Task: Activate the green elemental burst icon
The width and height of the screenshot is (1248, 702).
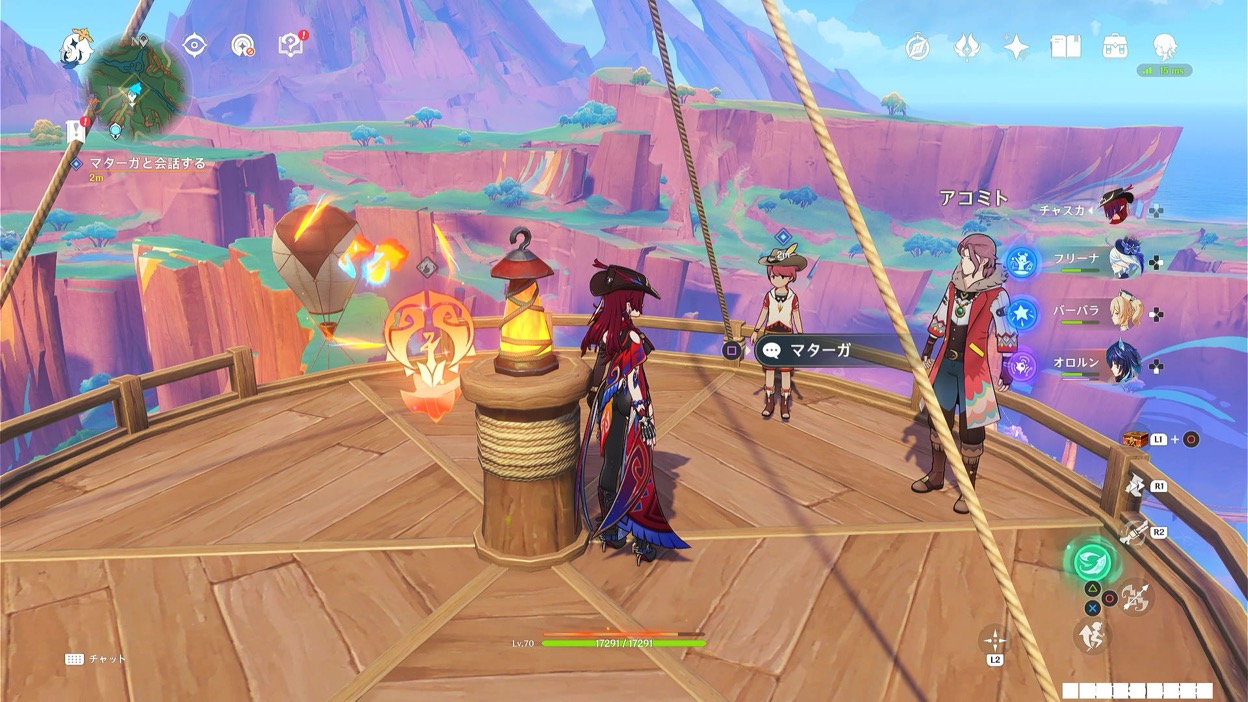Action: click(x=1093, y=560)
